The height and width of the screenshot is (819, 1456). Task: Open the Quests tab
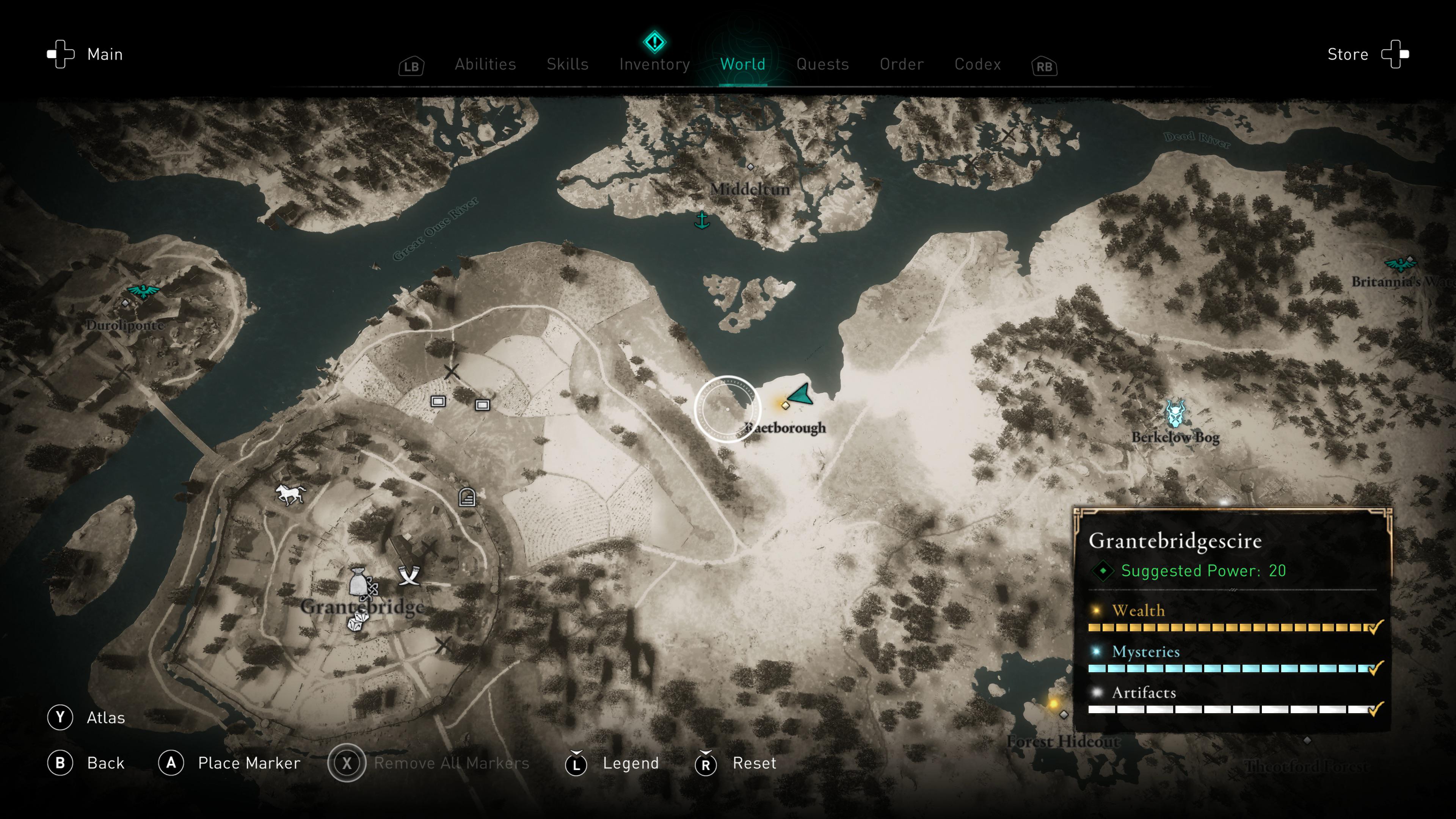[822, 64]
